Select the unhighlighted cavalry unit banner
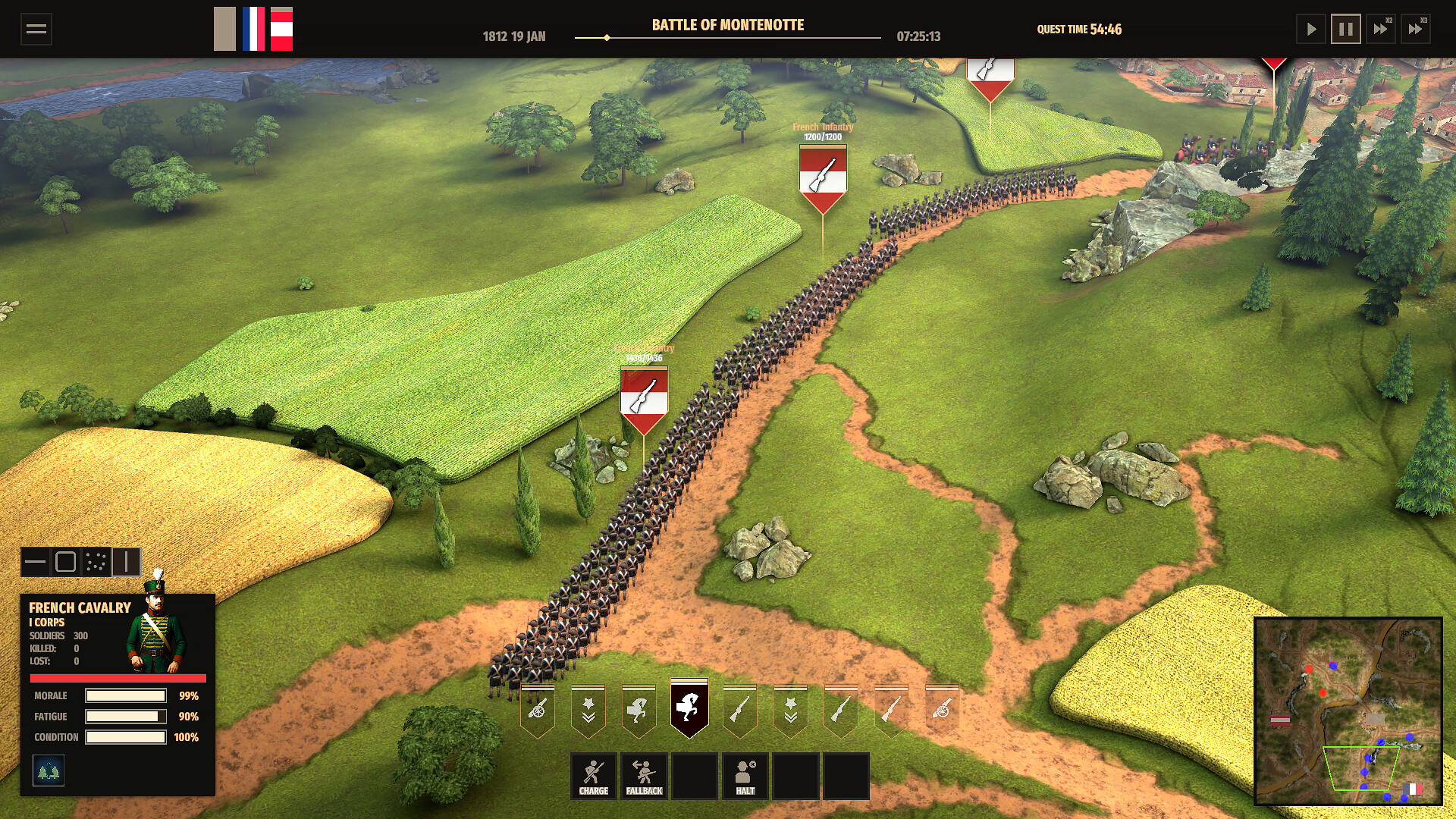 pyautogui.click(x=639, y=710)
